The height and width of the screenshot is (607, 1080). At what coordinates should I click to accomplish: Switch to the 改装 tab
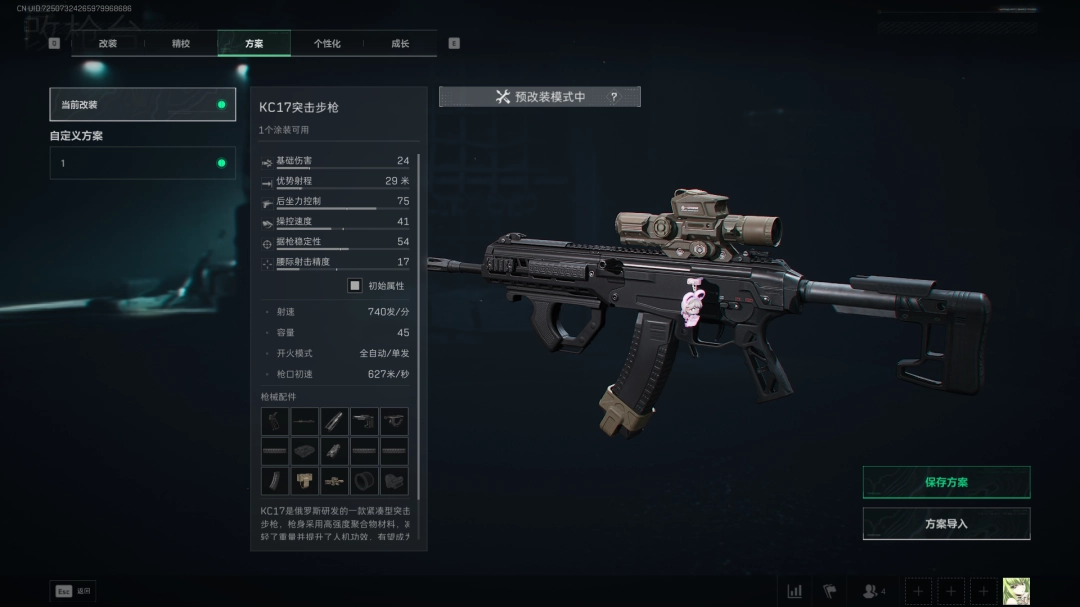tap(108, 44)
